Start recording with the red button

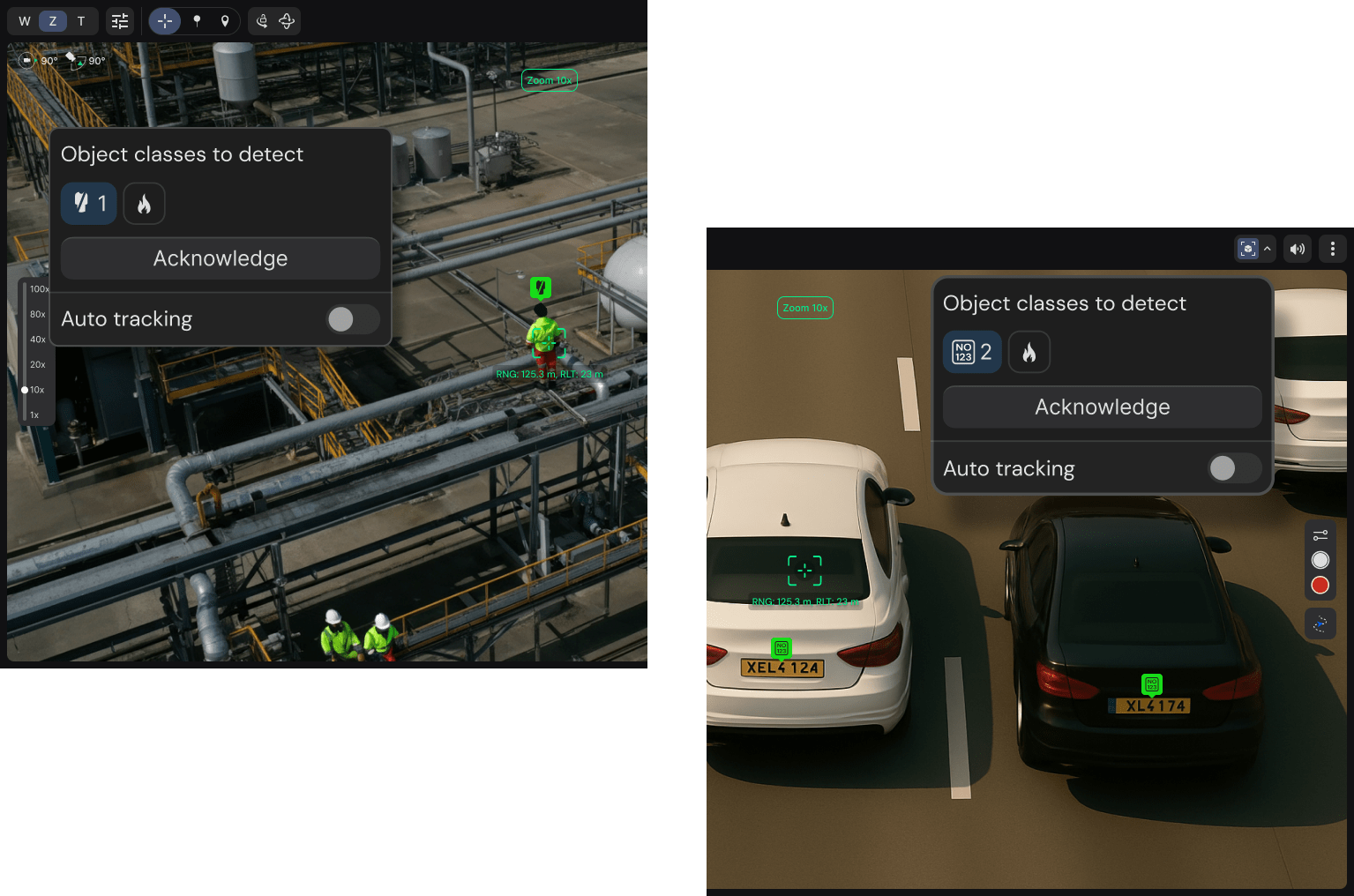(x=1320, y=586)
